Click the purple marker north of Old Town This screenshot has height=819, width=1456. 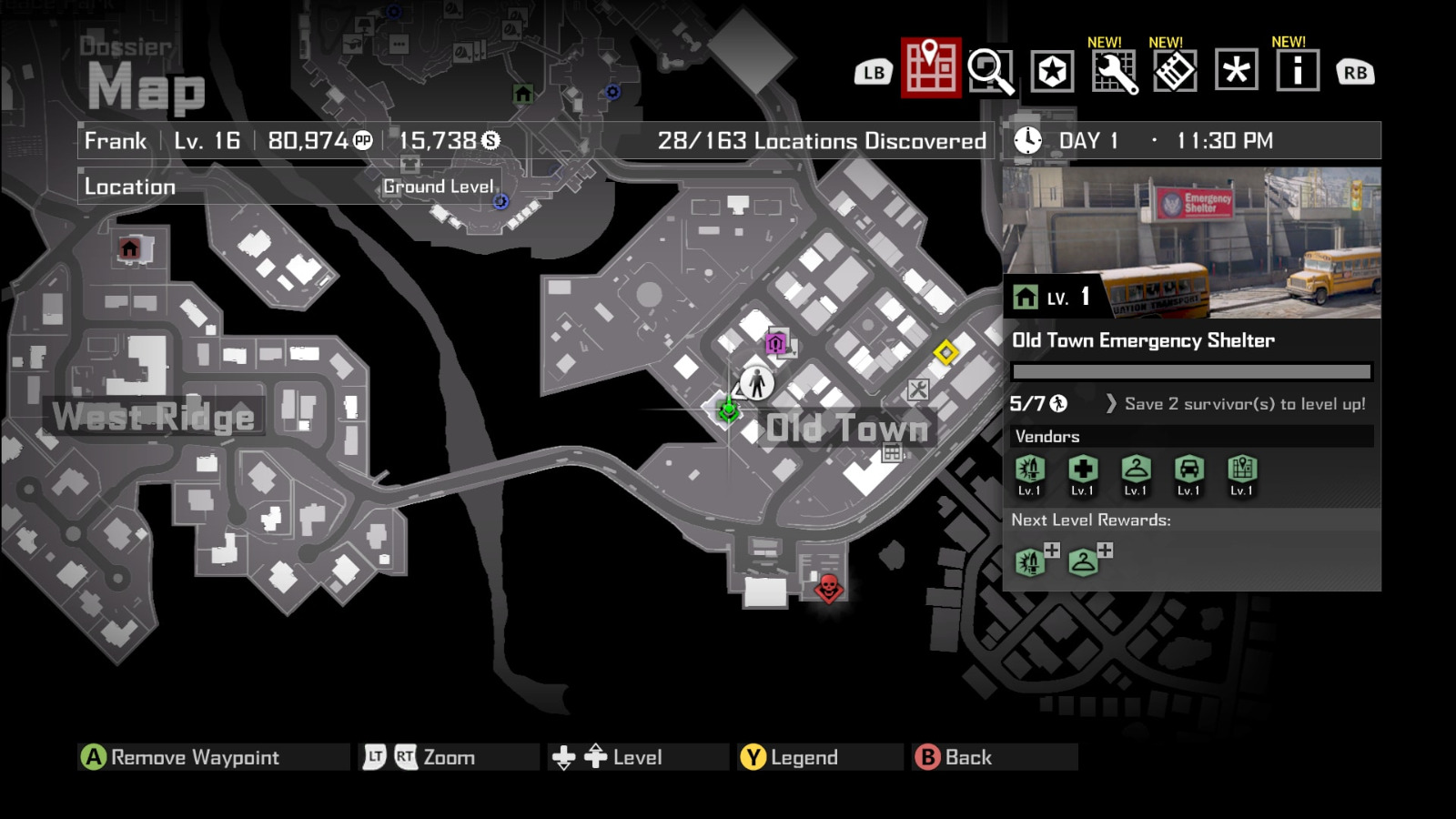click(x=775, y=343)
